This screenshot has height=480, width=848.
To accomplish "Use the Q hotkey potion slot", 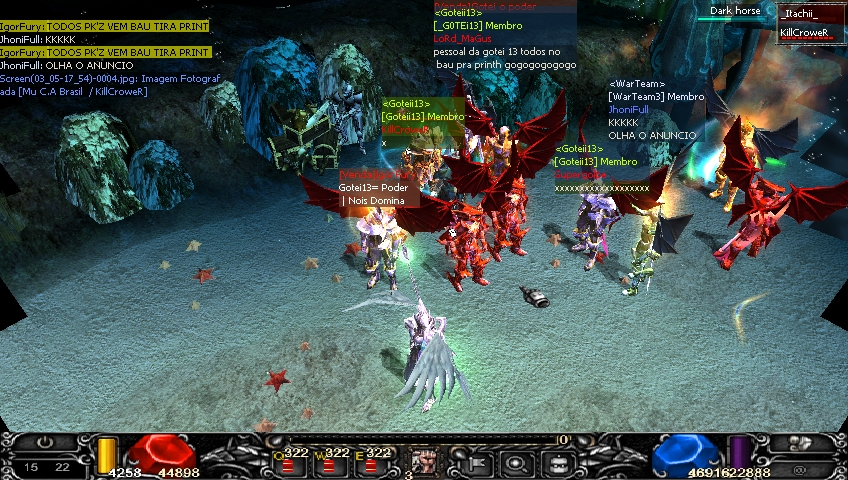I will click(x=288, y=462).
